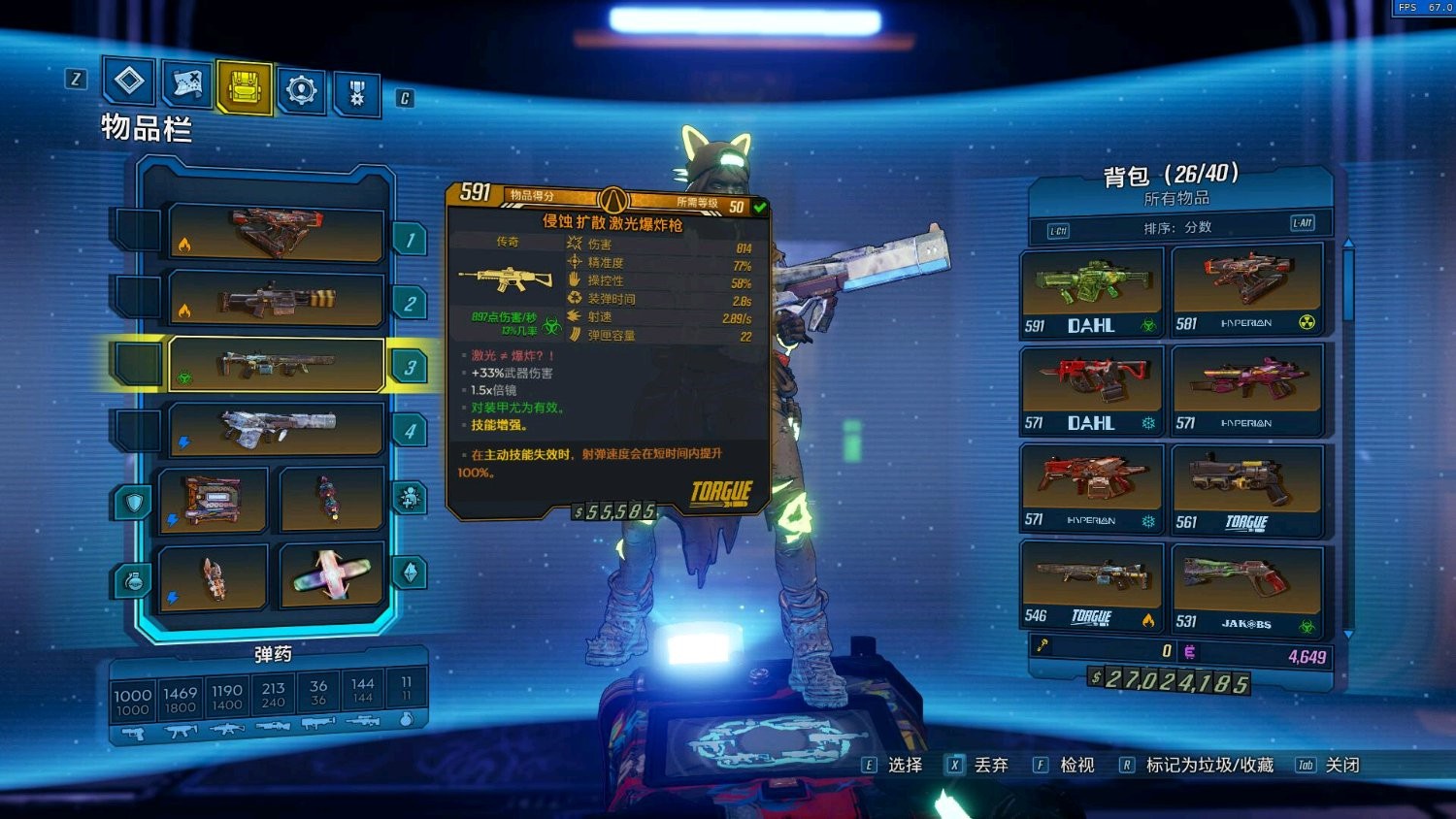Select the 531 Jakobs corrosive weapon
This screenshot has width=1456, height=819.
pos(1246,589)
